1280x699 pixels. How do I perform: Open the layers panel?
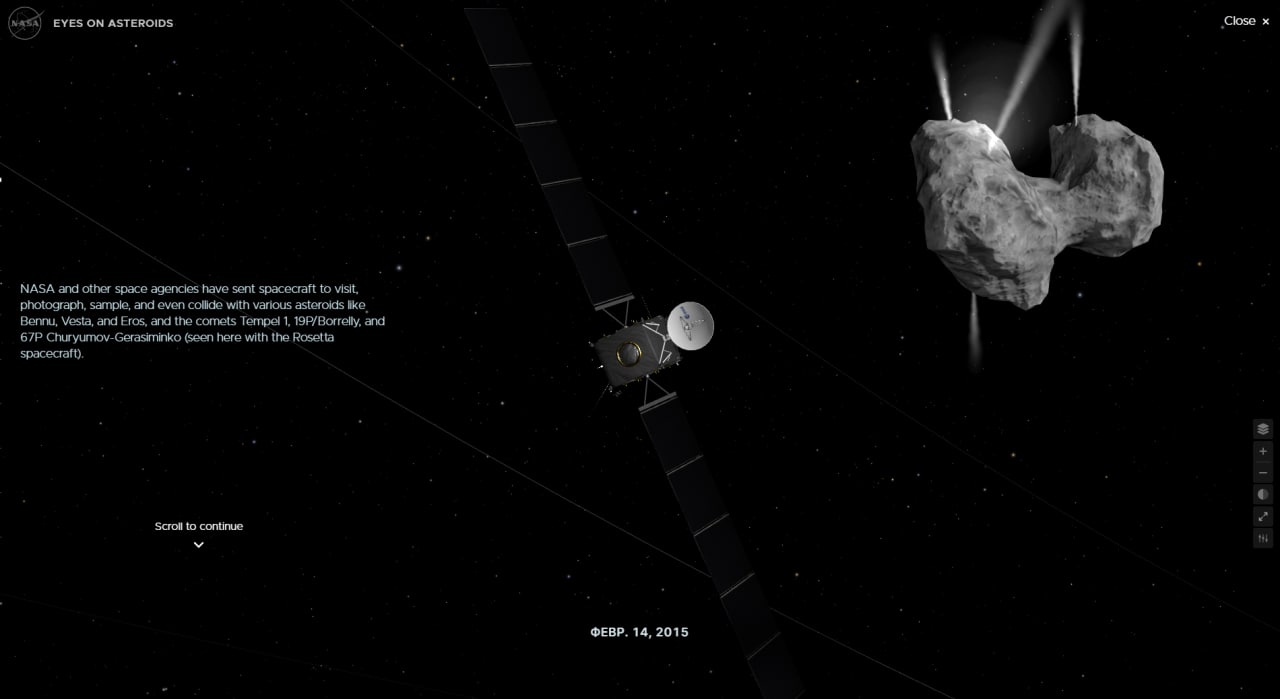click(x=1263, y=429)
